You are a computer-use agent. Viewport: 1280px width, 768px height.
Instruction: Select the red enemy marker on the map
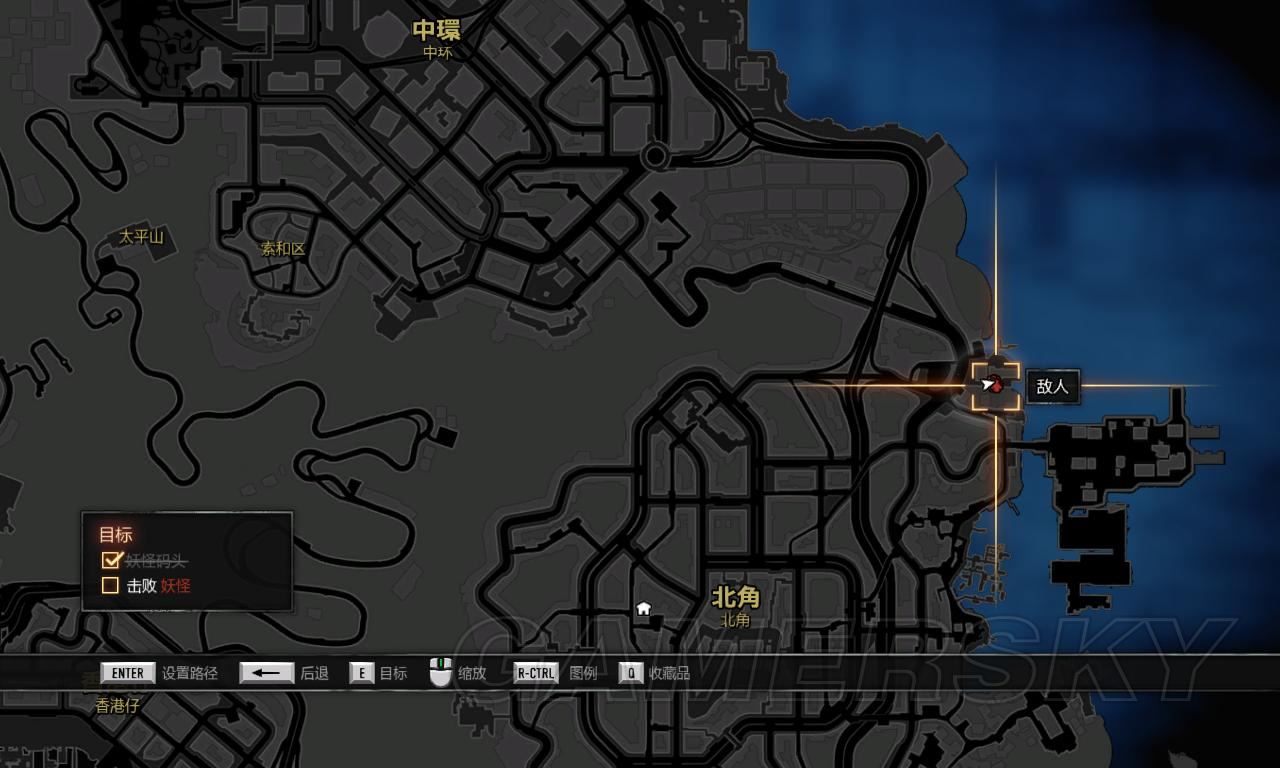pyautogui.click(x=995, y=385)
